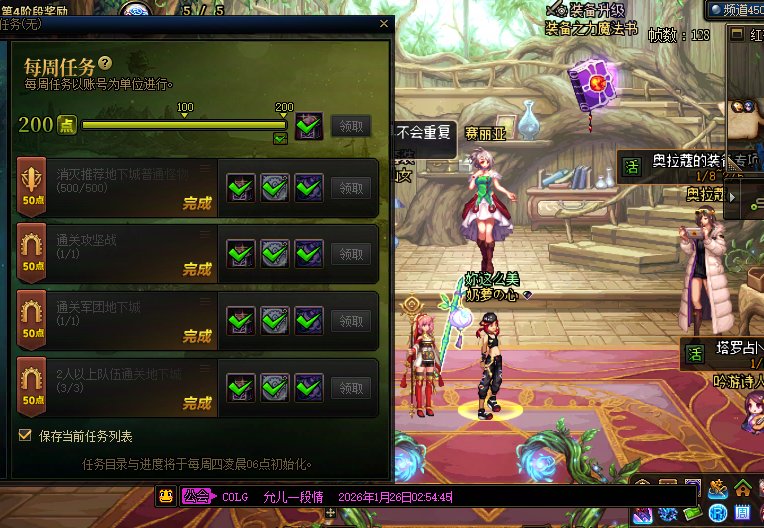
Task: Open the weekly task help question mark
Action: (x=105, y=64)
